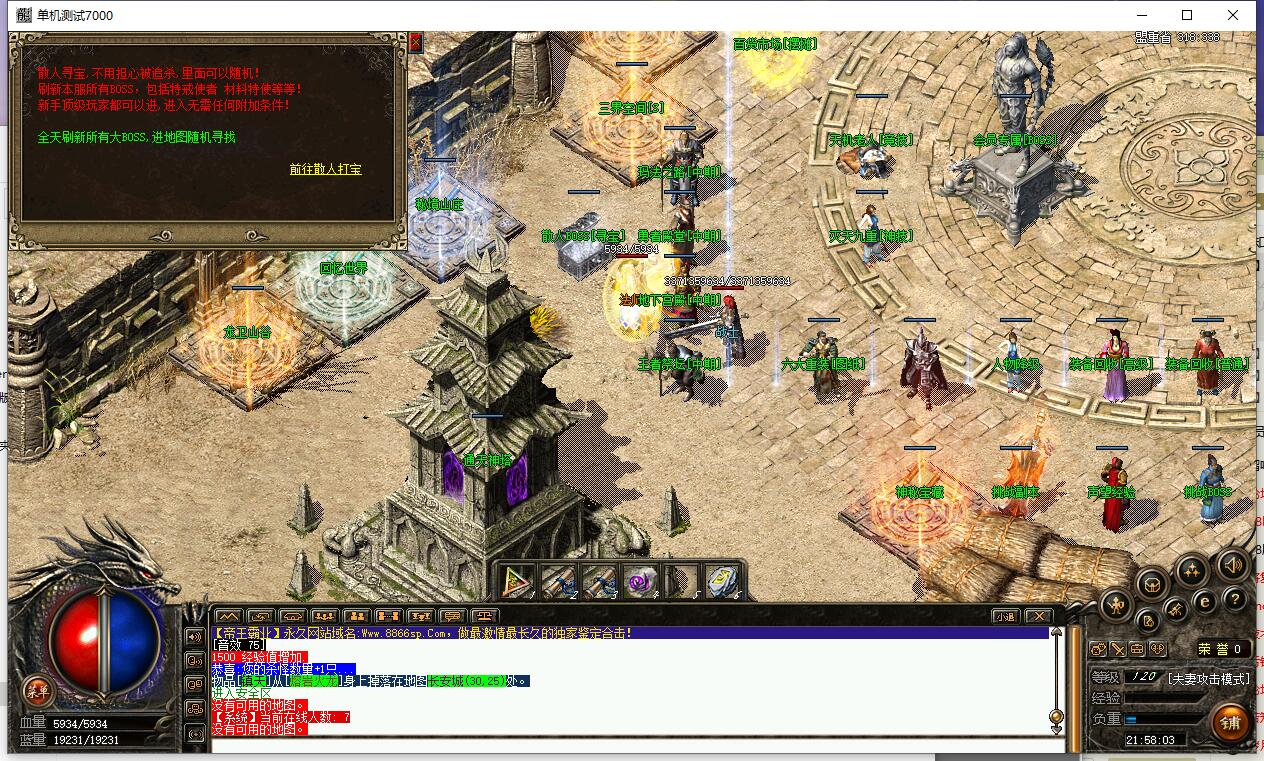The width and height of the screenshot is (1264, 761).
Task: Use the purple swirl stone in hotbar slot 4
Action: coord(639,581)
